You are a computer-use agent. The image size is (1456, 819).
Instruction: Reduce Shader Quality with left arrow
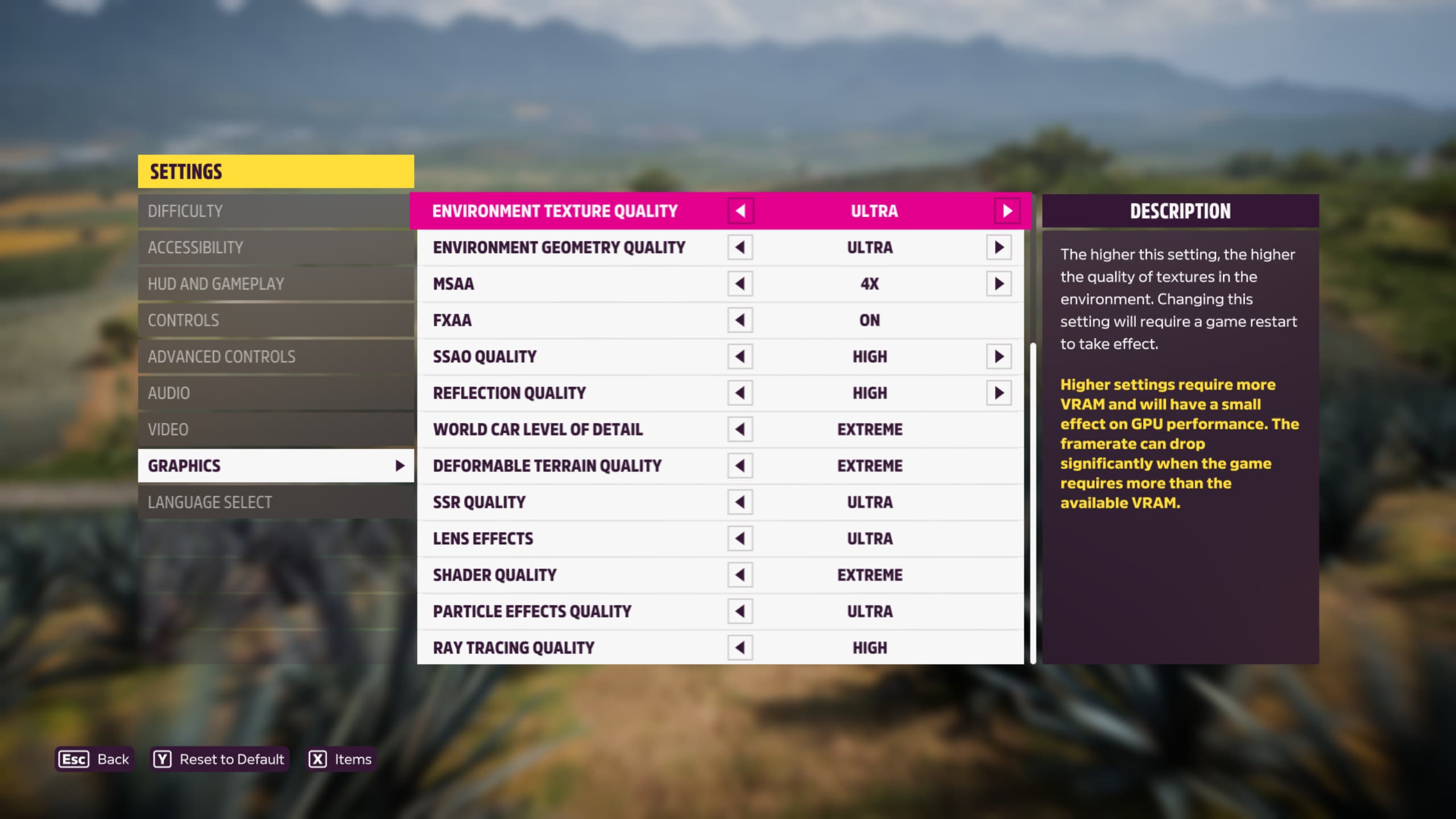(x=740, y=575)
